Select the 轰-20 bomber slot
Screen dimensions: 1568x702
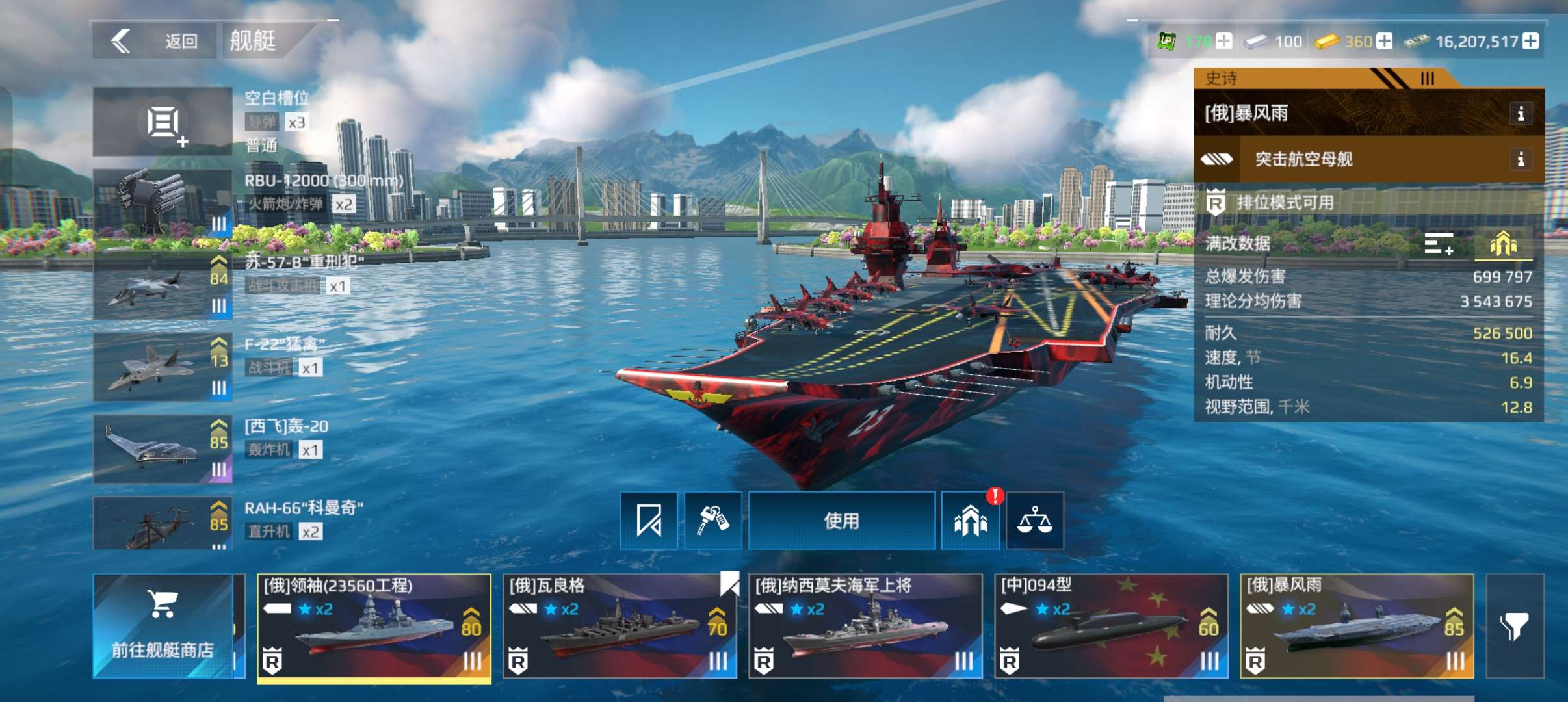click(x=163, y=449)
